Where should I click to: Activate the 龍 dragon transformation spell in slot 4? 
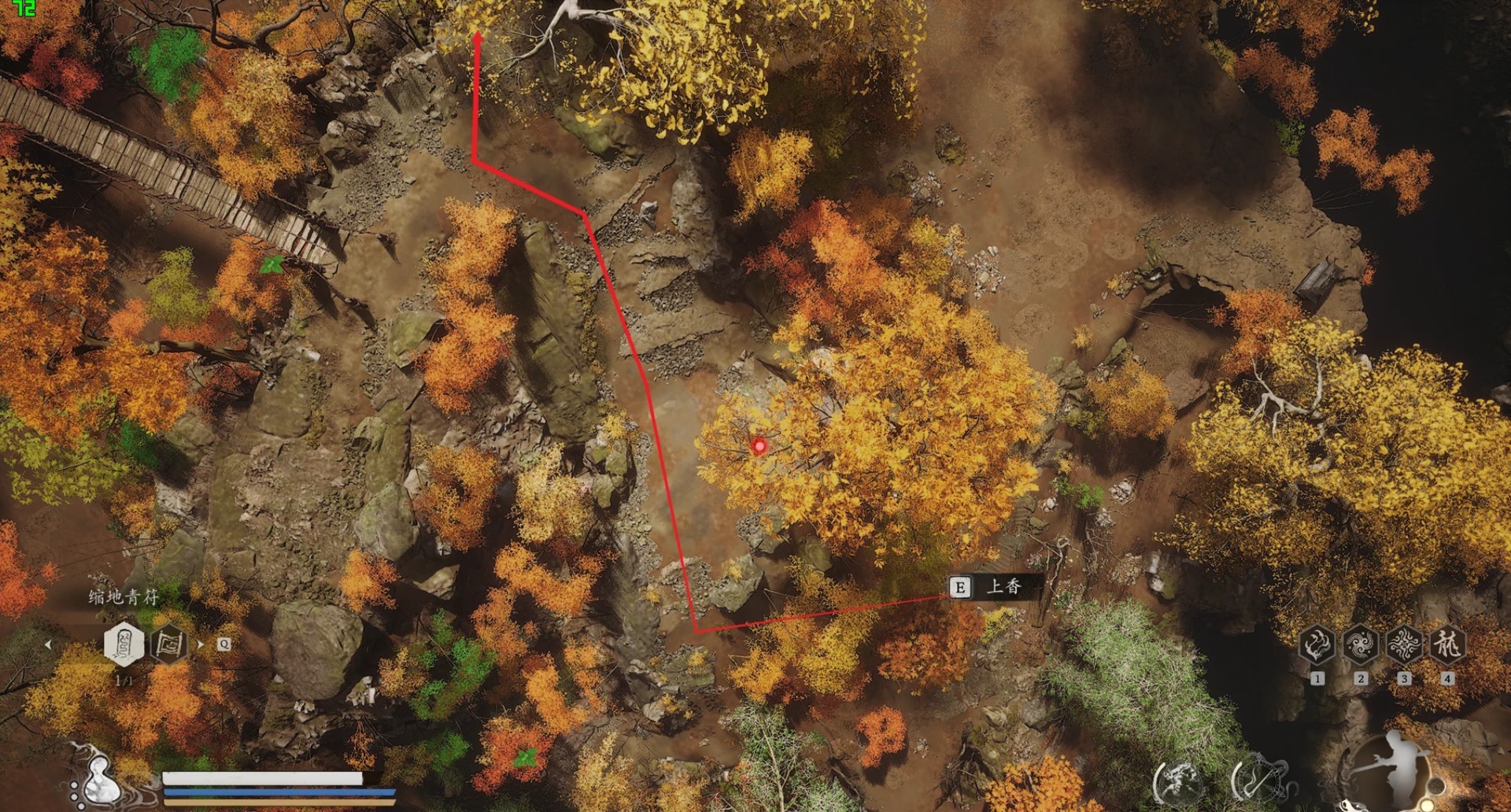point(1446,644)
